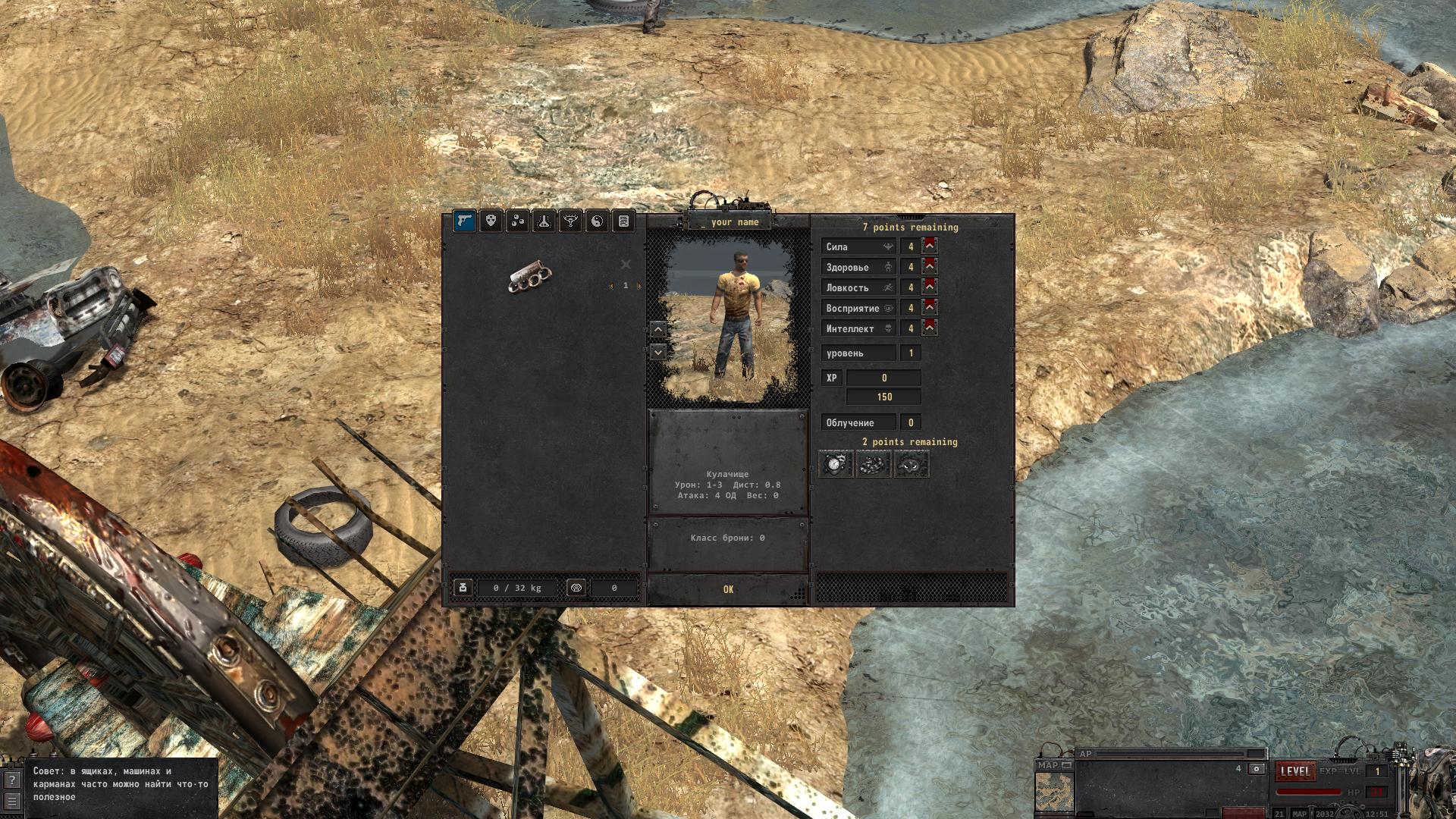This screenshot has width=1456, height=819.
Task: Raise the Интеллект attribute
Action: [930, 328]
